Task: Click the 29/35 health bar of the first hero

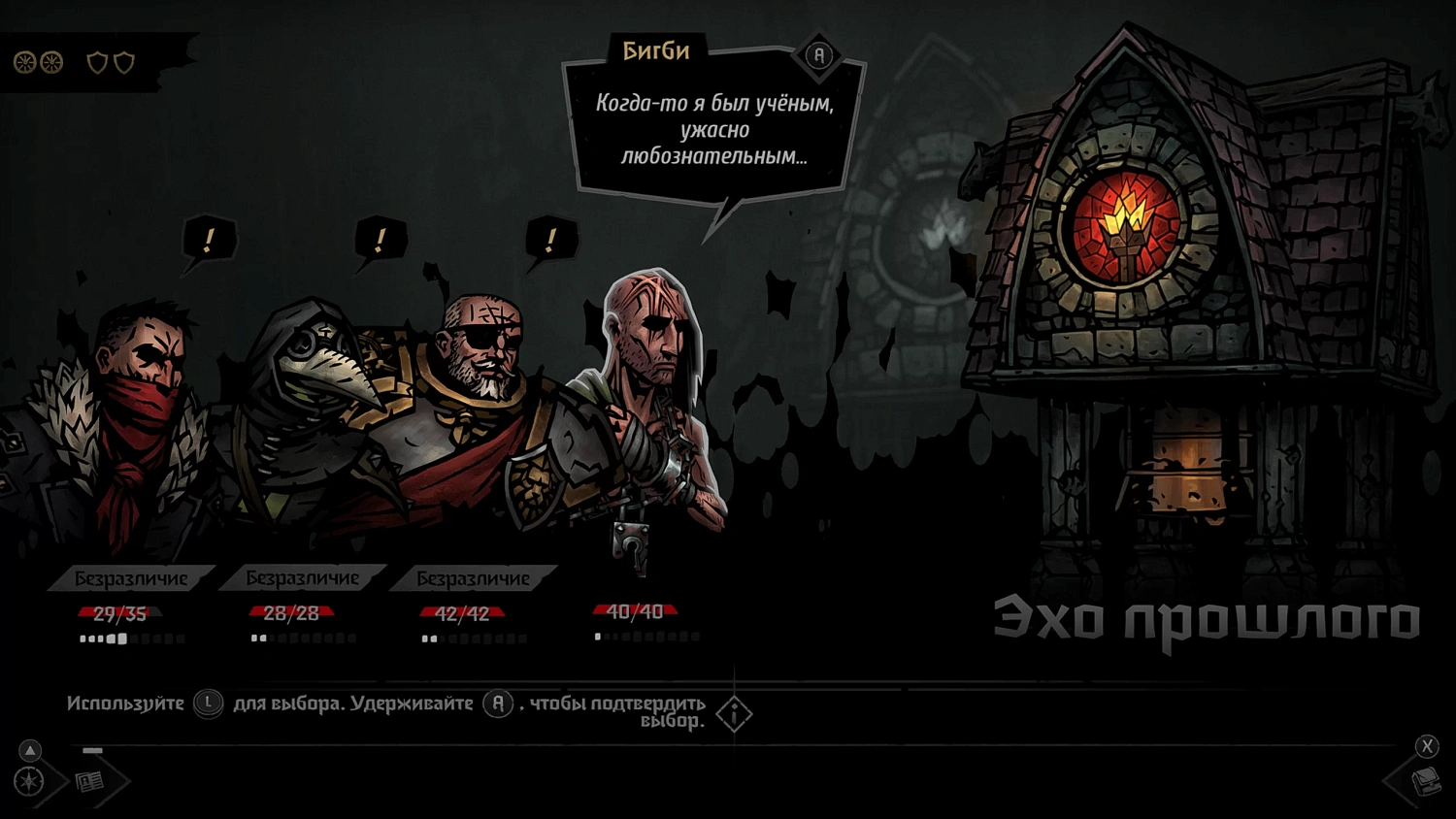Action: [119, 611]
